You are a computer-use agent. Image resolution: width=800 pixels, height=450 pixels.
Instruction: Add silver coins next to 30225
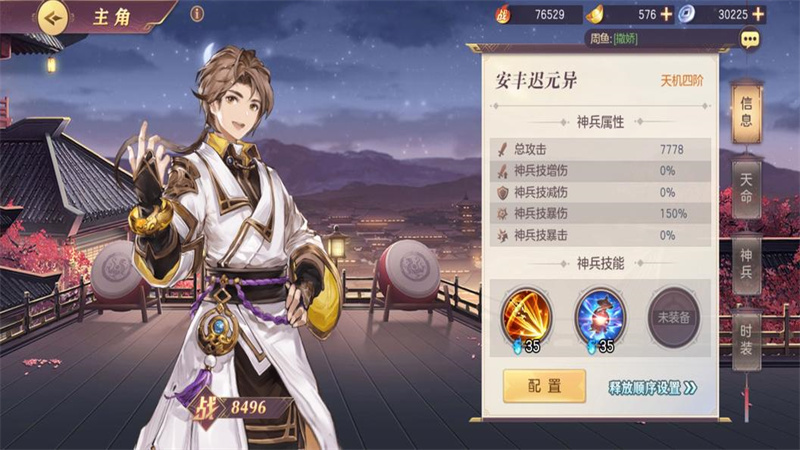(758, 14)
